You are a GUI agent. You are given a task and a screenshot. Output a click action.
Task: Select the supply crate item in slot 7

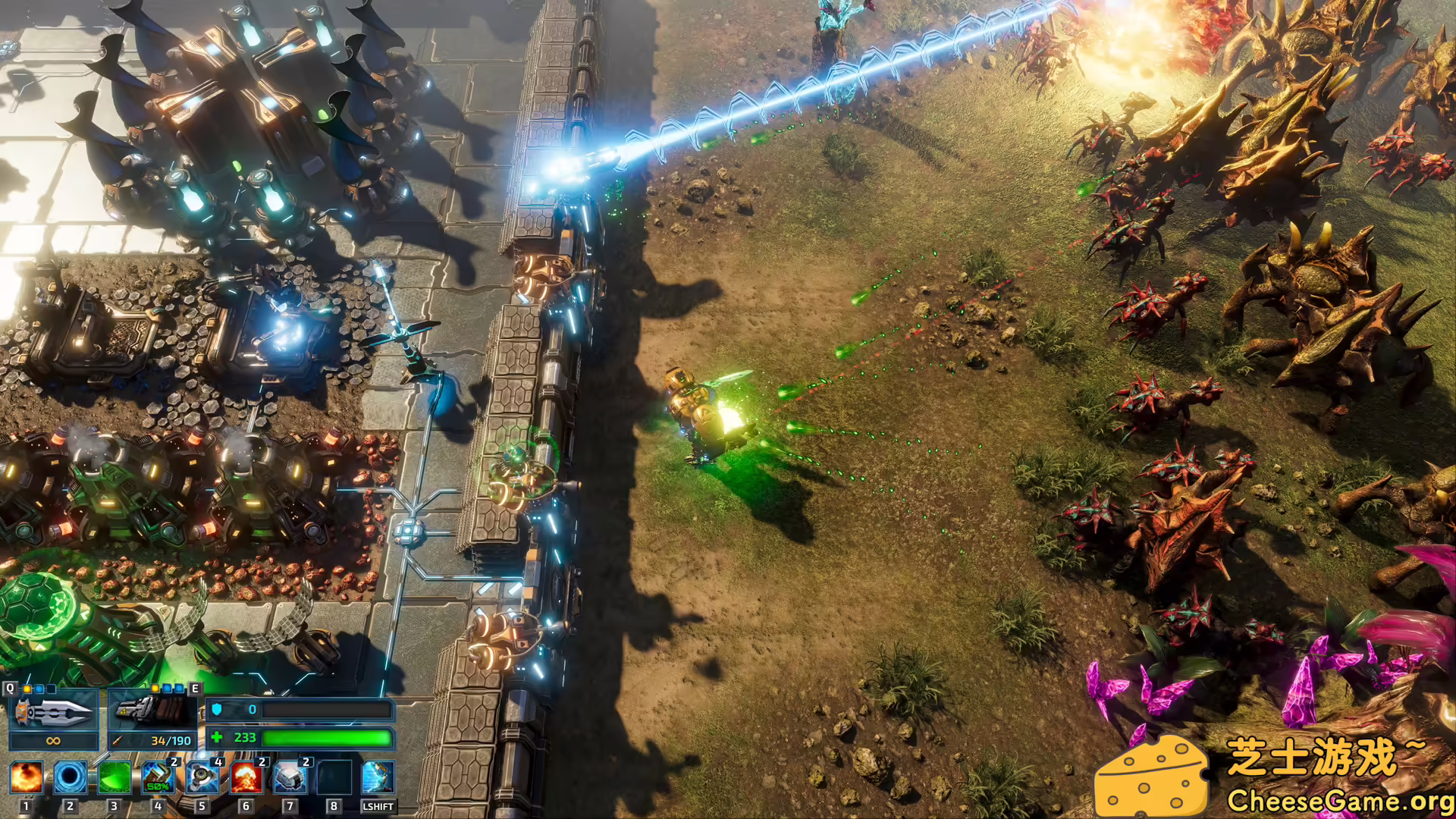click(290, 780)
